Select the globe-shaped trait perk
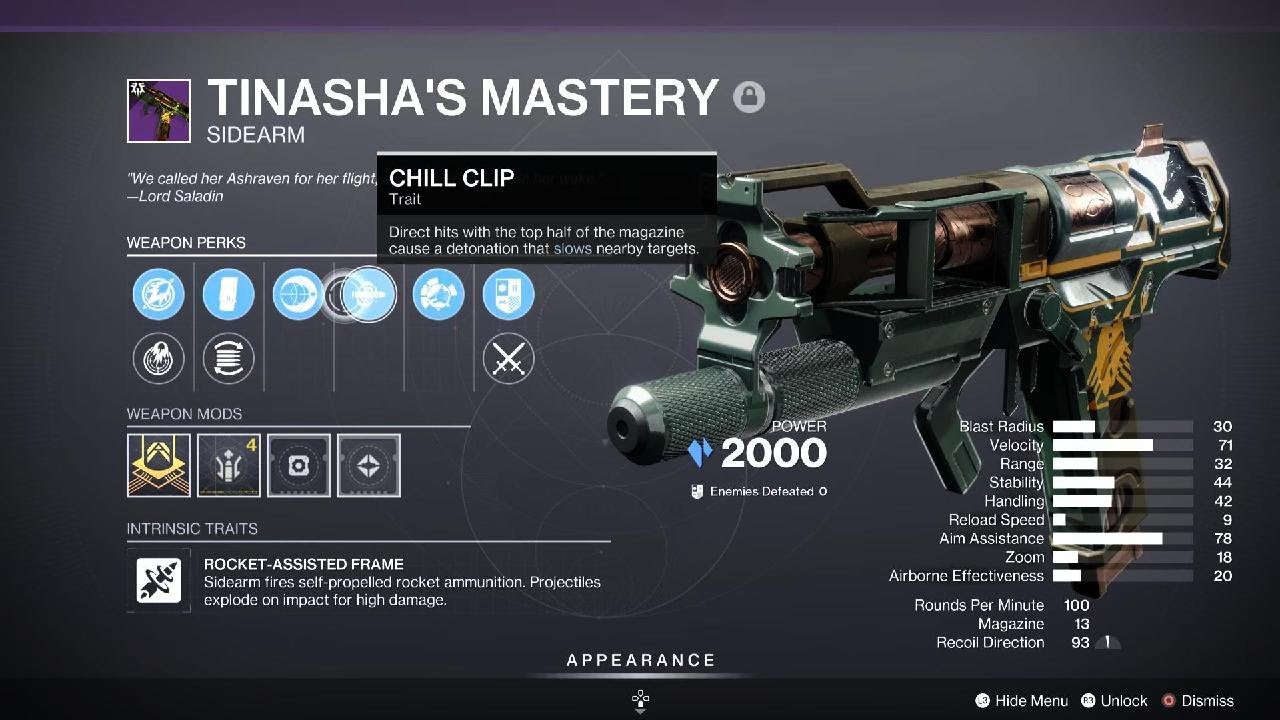Image resolution: width=1280 pixels, height=720 pixels. 297,296
